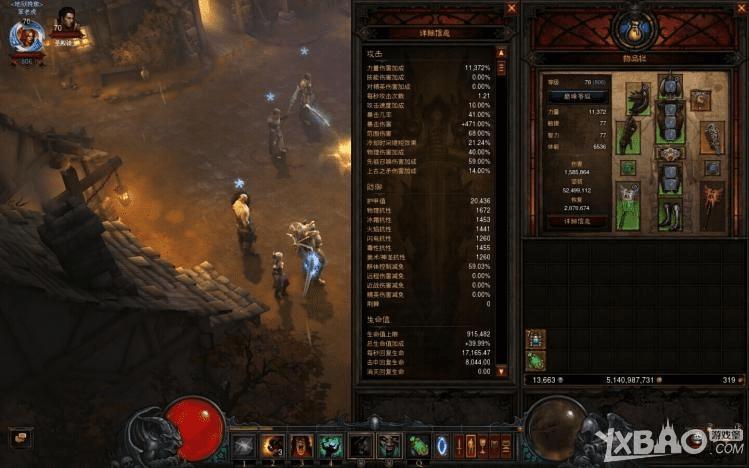
Task: Activate the first skill in the action bar
Action: tap(243, 446)
